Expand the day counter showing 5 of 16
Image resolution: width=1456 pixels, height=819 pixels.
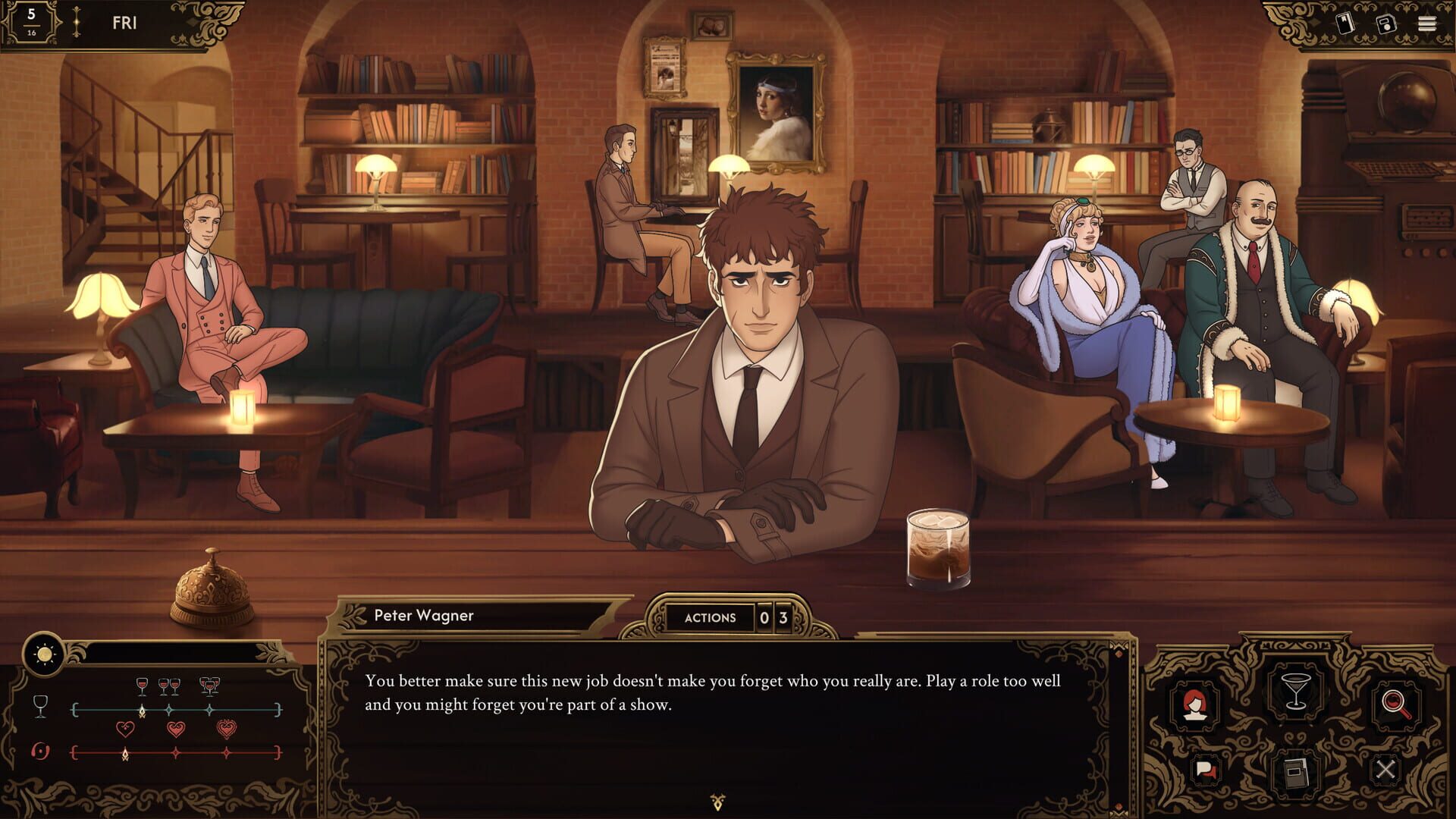click(31, 21)
